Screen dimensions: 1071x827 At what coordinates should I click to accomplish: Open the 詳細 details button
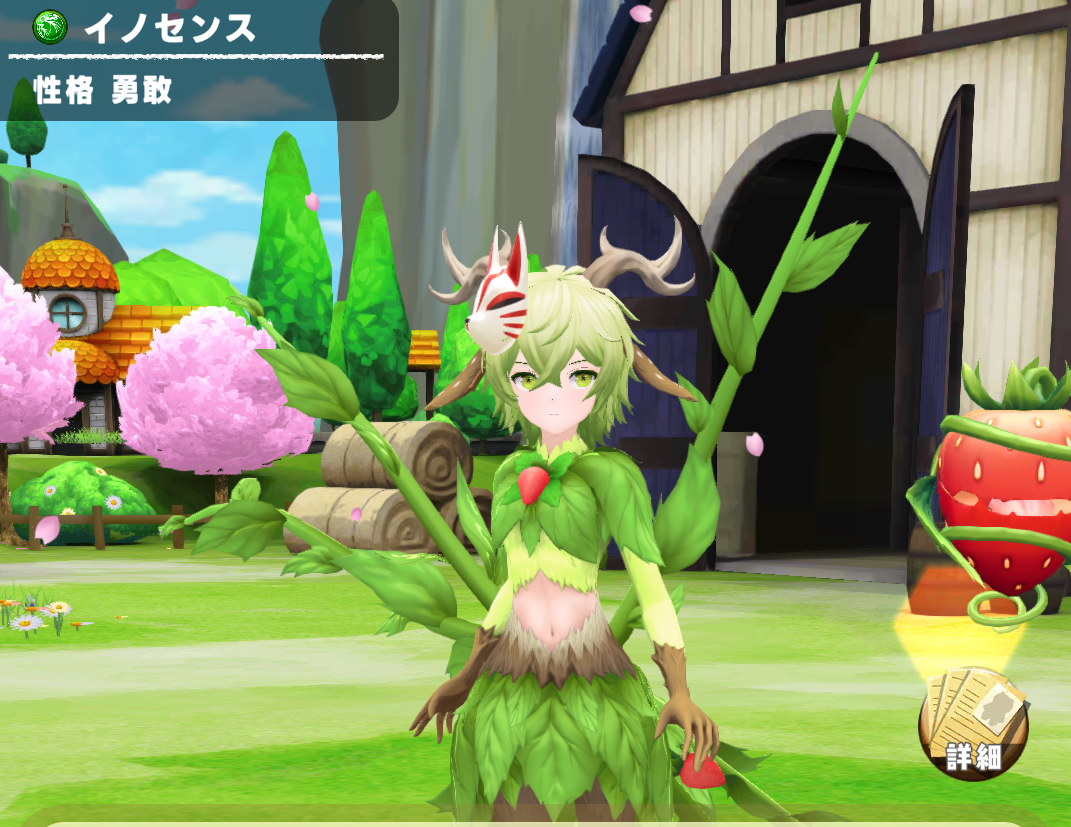(972, 724)
